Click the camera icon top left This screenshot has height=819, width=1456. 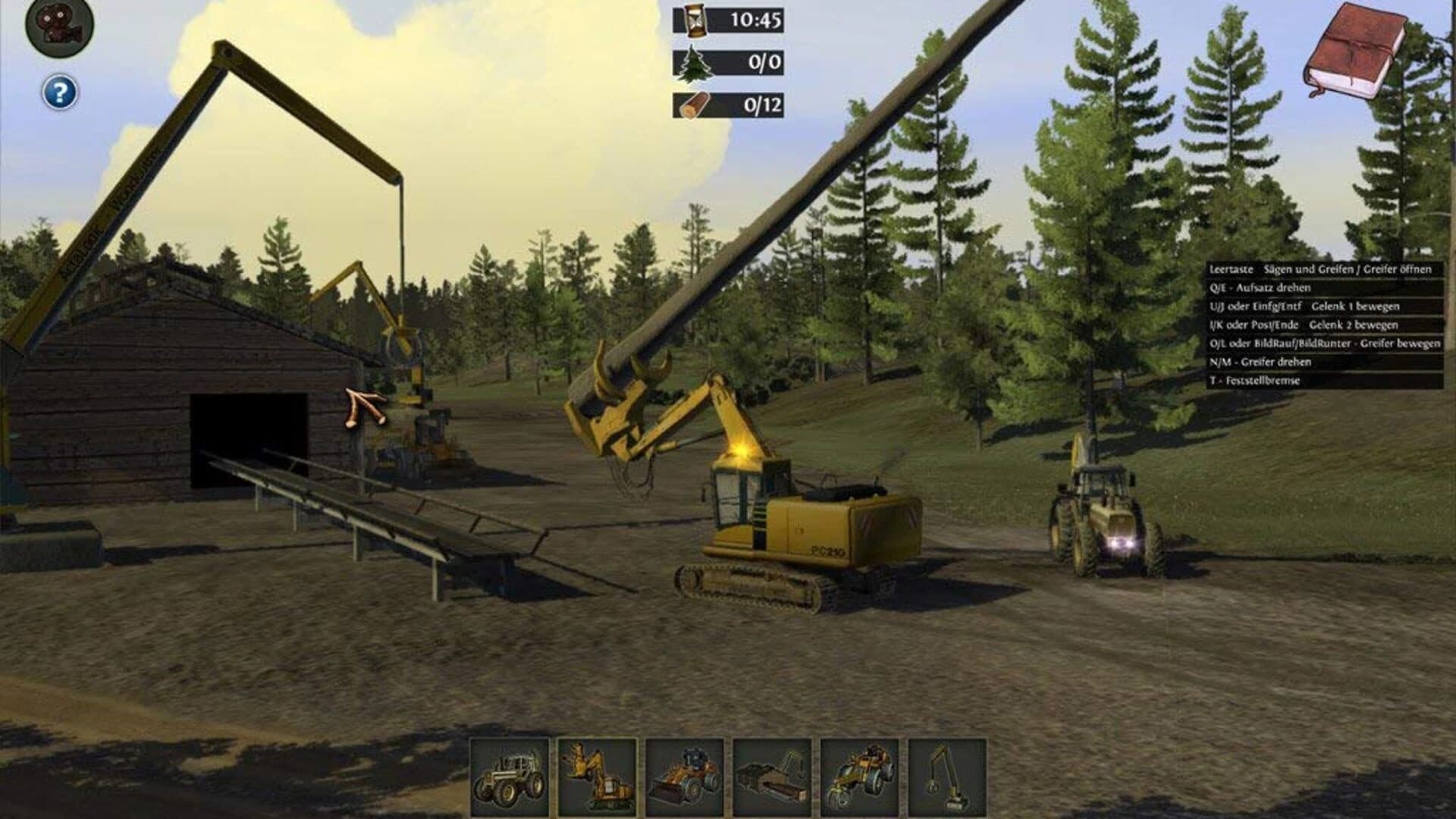(x=57, y=23)
